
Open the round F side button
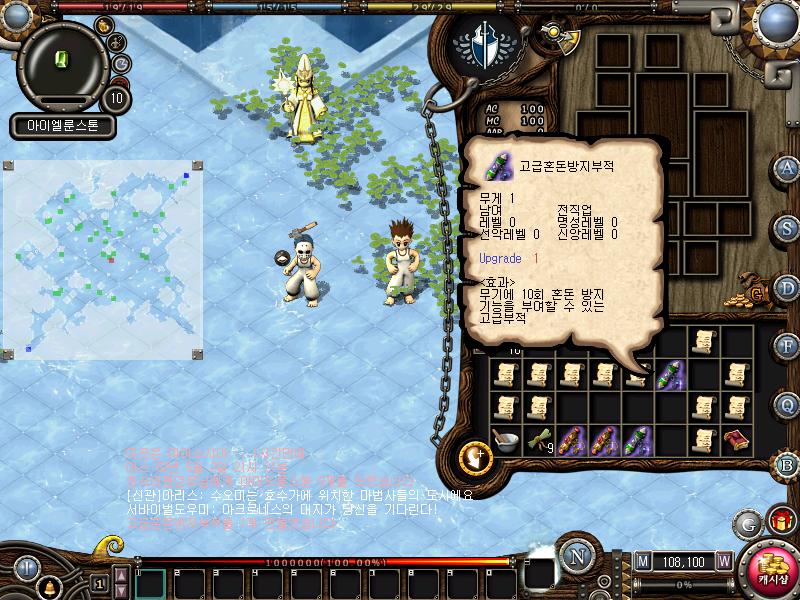point(787,345)
